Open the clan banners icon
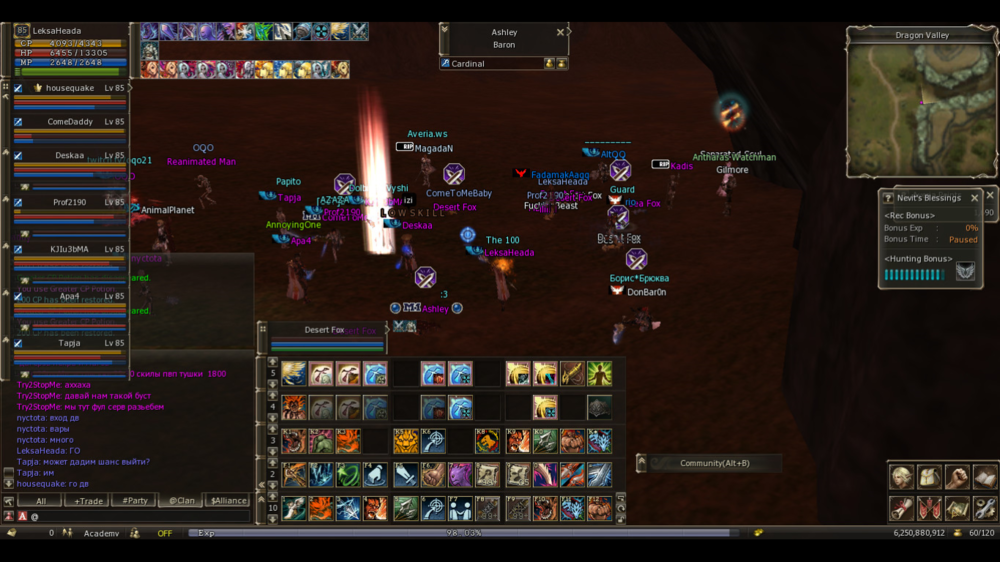This screenshot has height=562, width=1000. (x=930, y=507)
